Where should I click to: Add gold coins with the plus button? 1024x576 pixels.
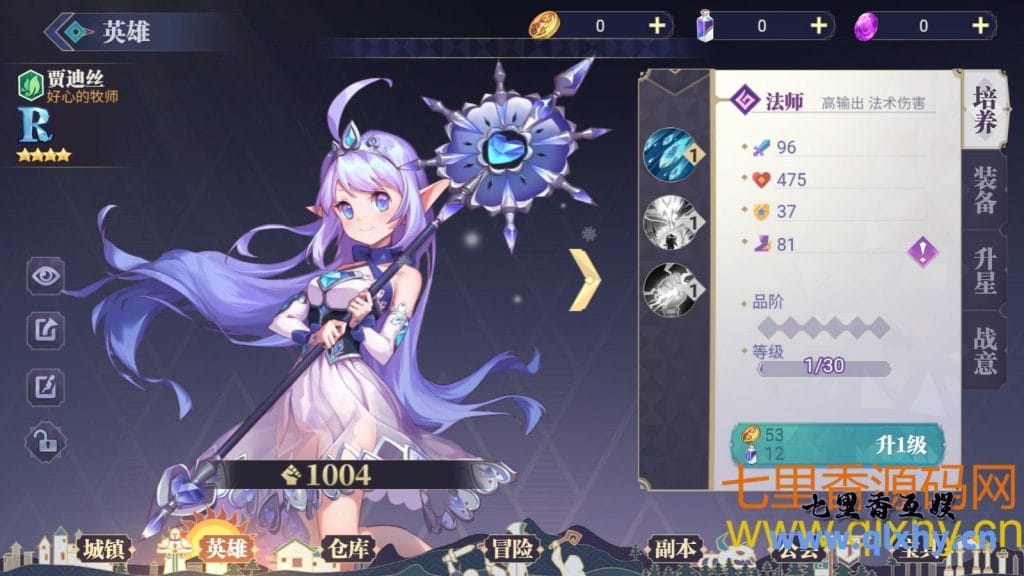pyautogui.click(x=657, y=26)
